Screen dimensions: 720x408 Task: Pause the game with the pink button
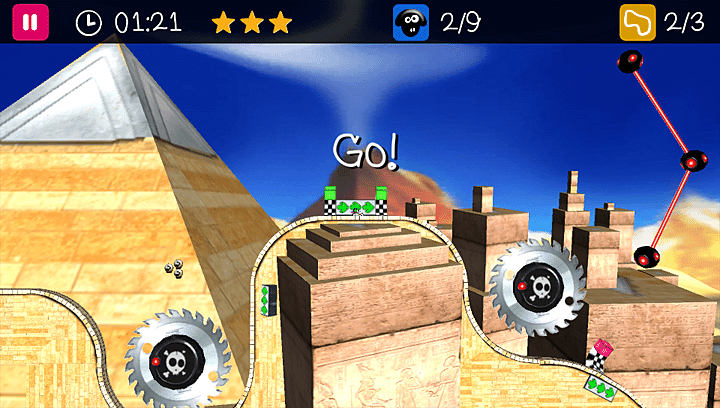tap(30, 22)
